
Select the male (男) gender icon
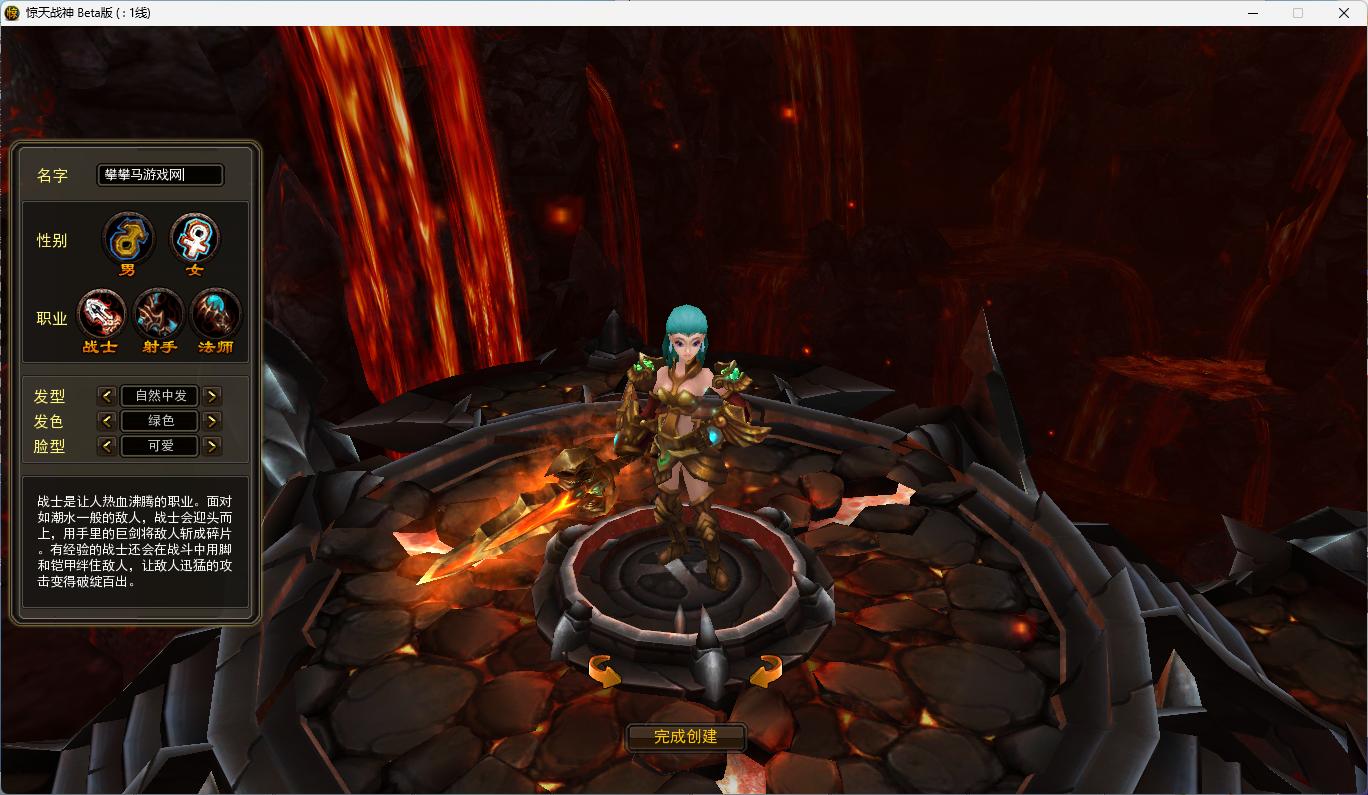(x=129, y=240)
